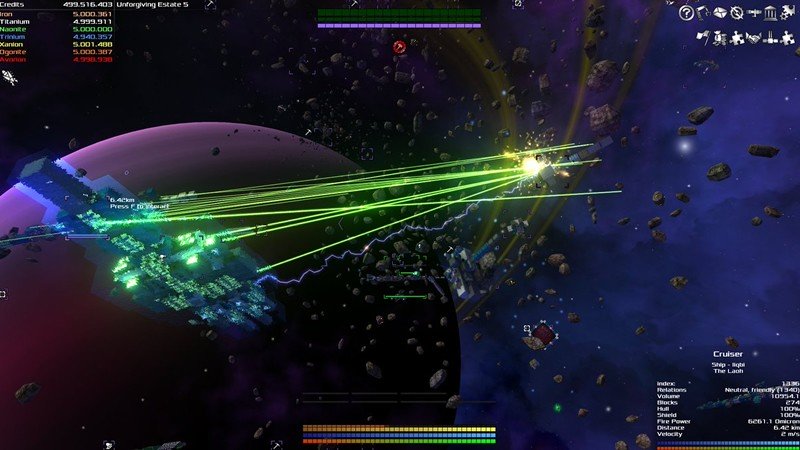Open the handshake icon
The width and height of the screenshot is (800, 450).
click(x=754, y=38)
